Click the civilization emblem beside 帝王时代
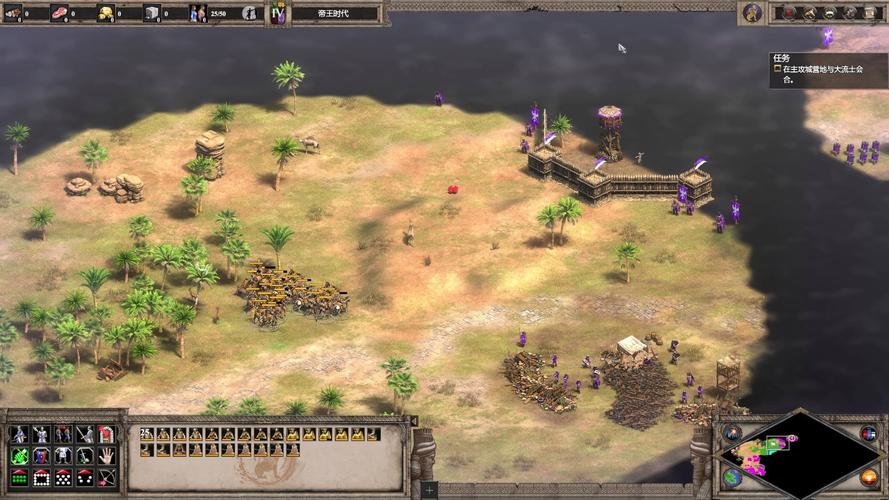 point(279,13)
